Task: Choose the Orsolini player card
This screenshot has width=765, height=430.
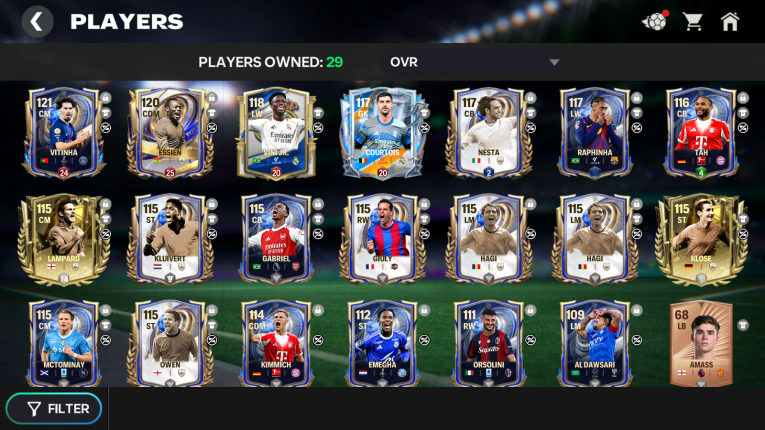Action: [x=488, y=343]
